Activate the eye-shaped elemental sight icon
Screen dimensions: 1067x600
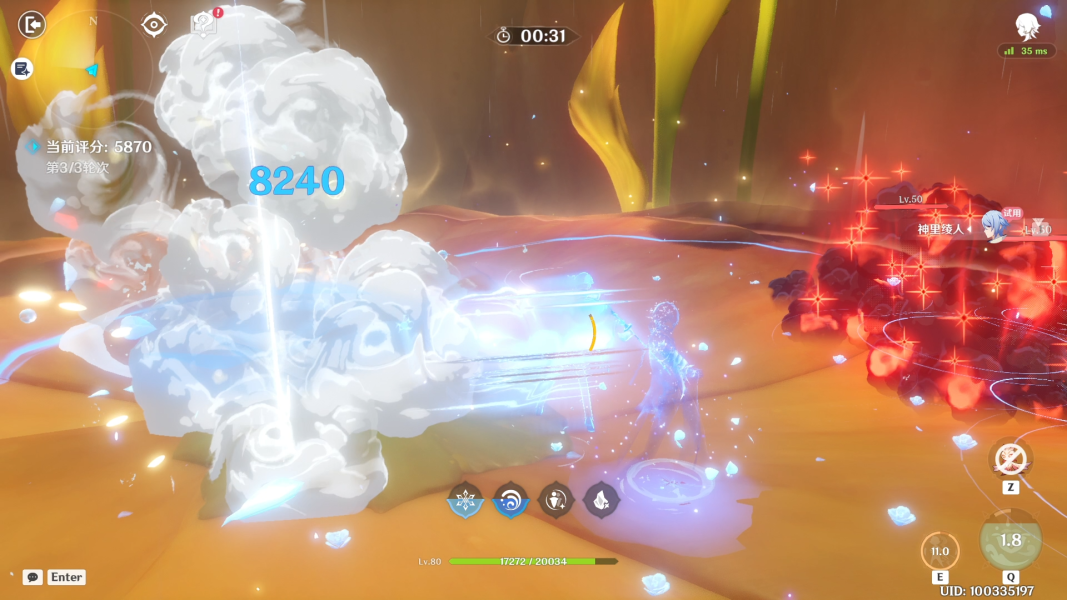point(154,24)
